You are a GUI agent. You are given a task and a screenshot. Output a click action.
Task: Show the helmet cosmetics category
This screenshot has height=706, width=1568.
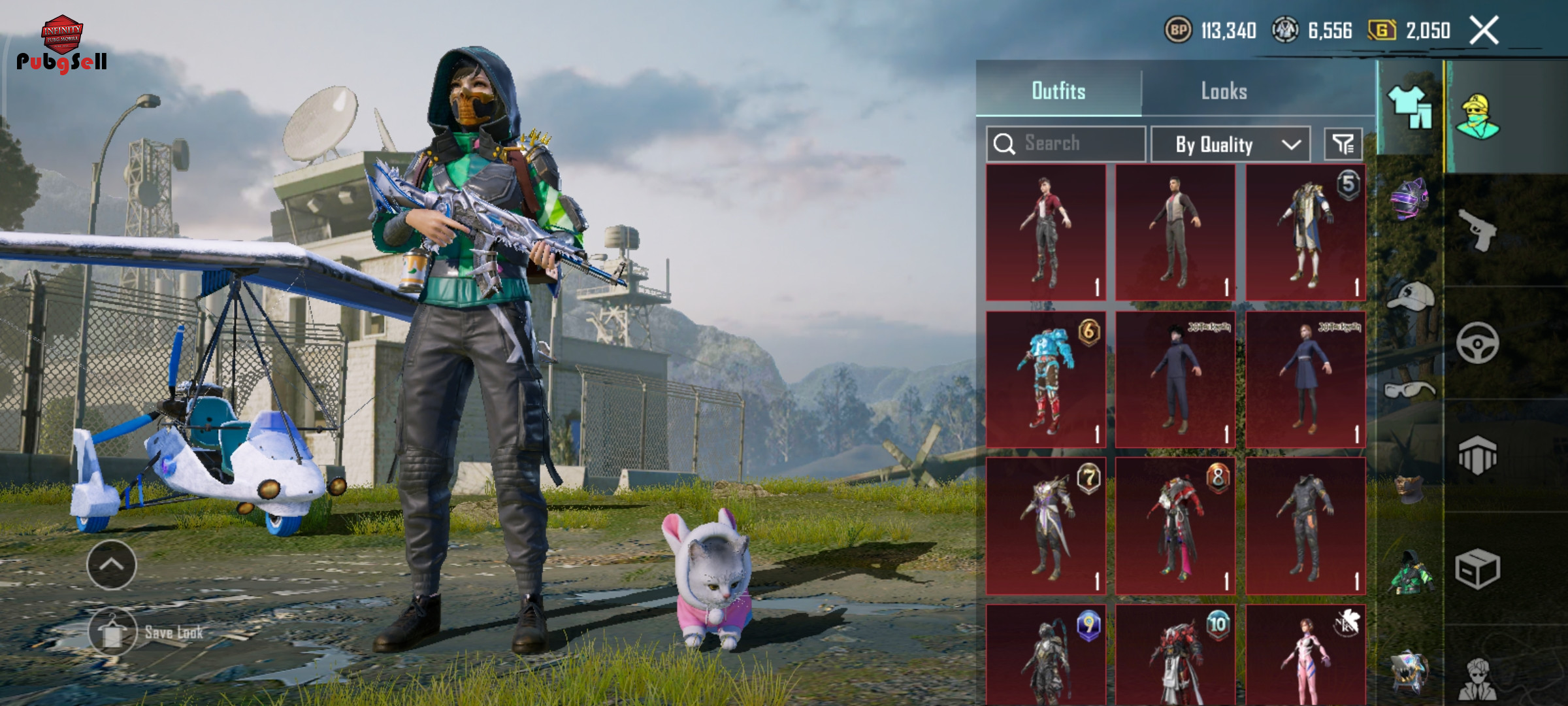tap(1409, 199)
